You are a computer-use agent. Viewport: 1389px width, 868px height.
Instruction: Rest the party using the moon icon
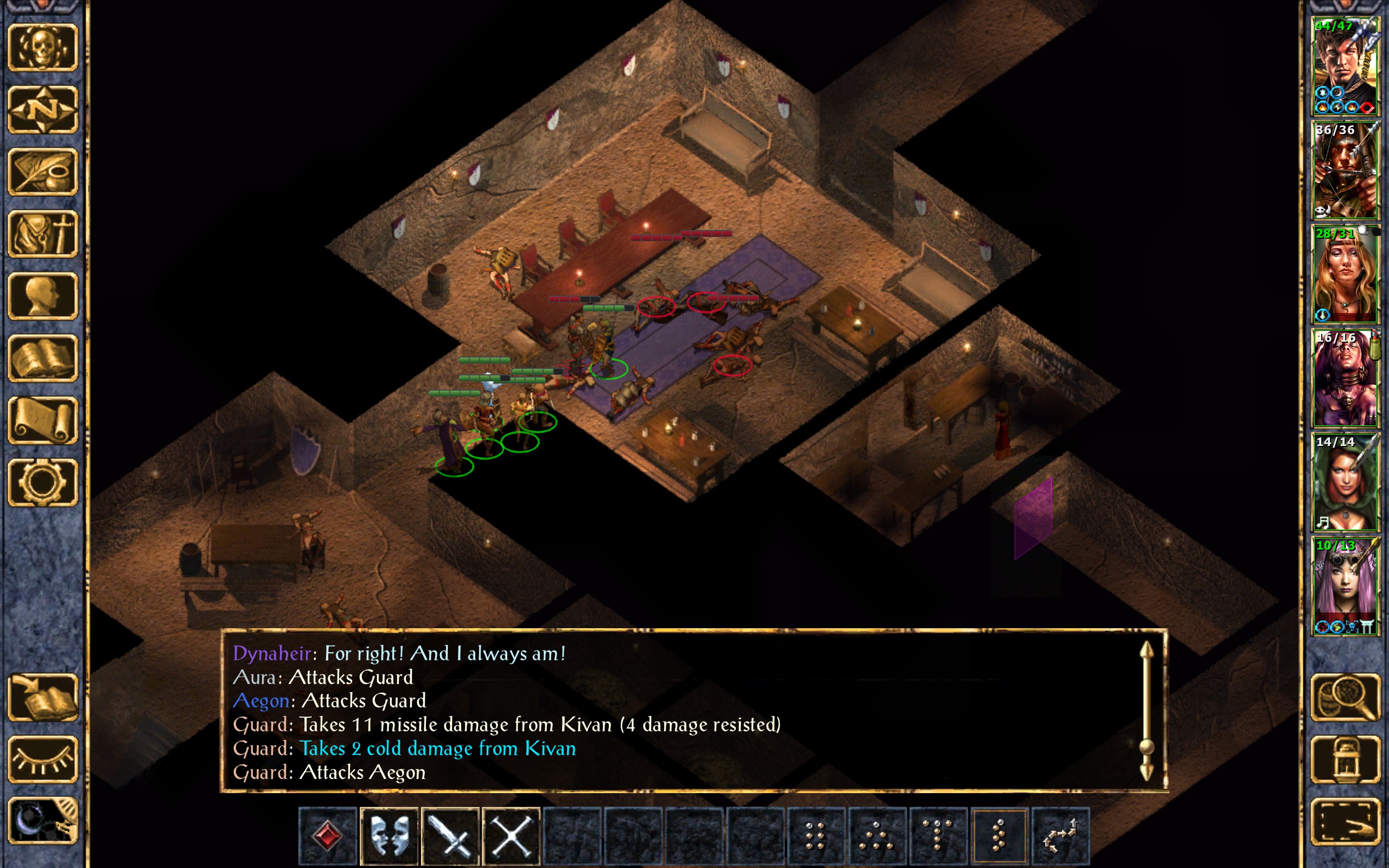[x=43, y=821]
